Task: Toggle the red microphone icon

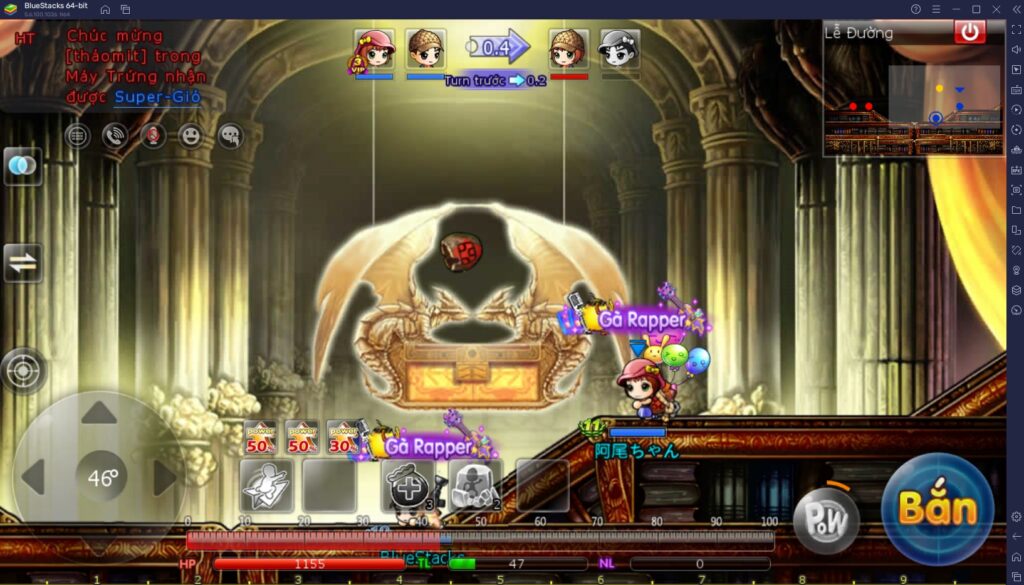Action: click(153, 136)
